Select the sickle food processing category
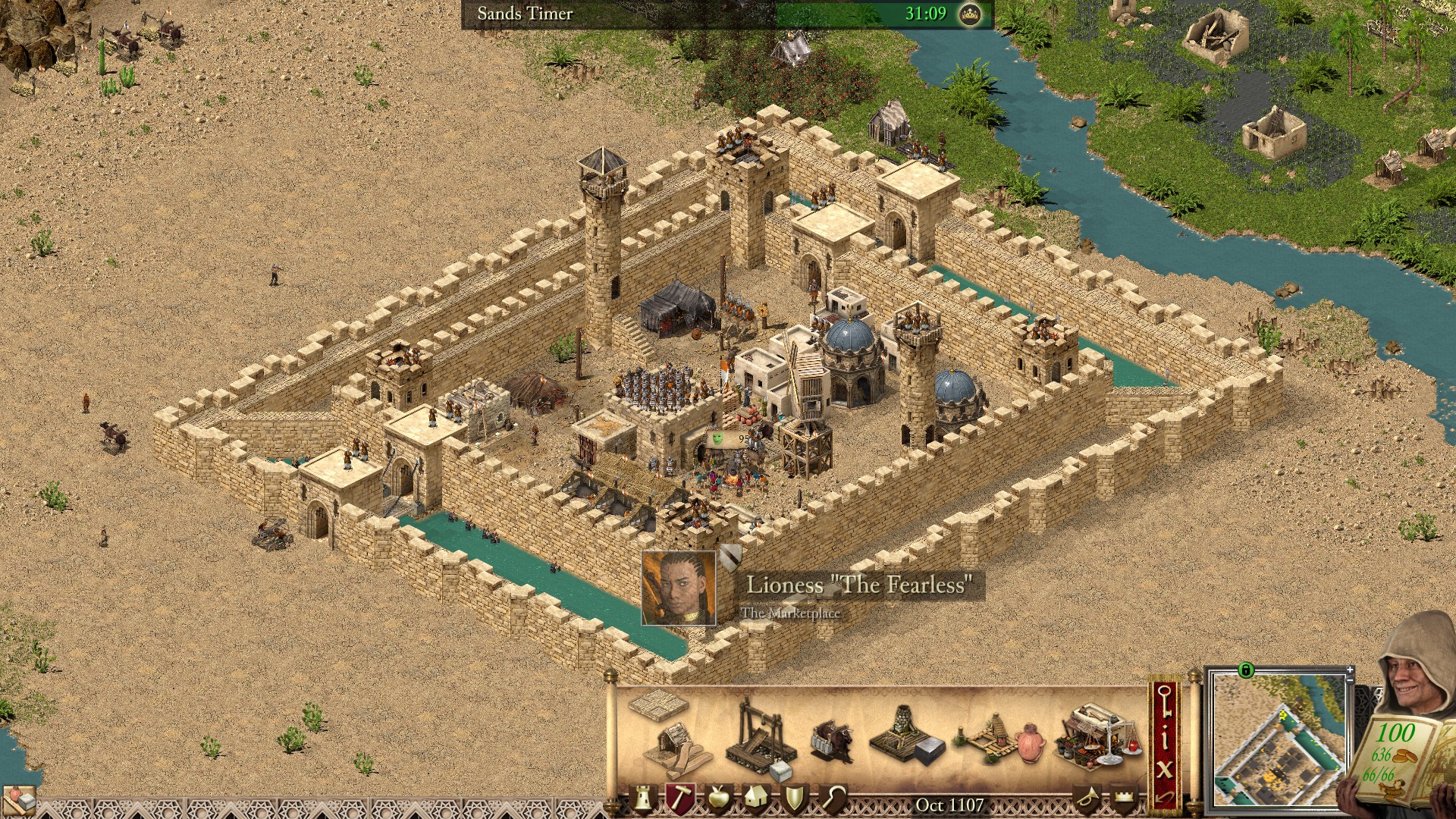The width and height of the screenshot is (1456, 819). [833, 798]
